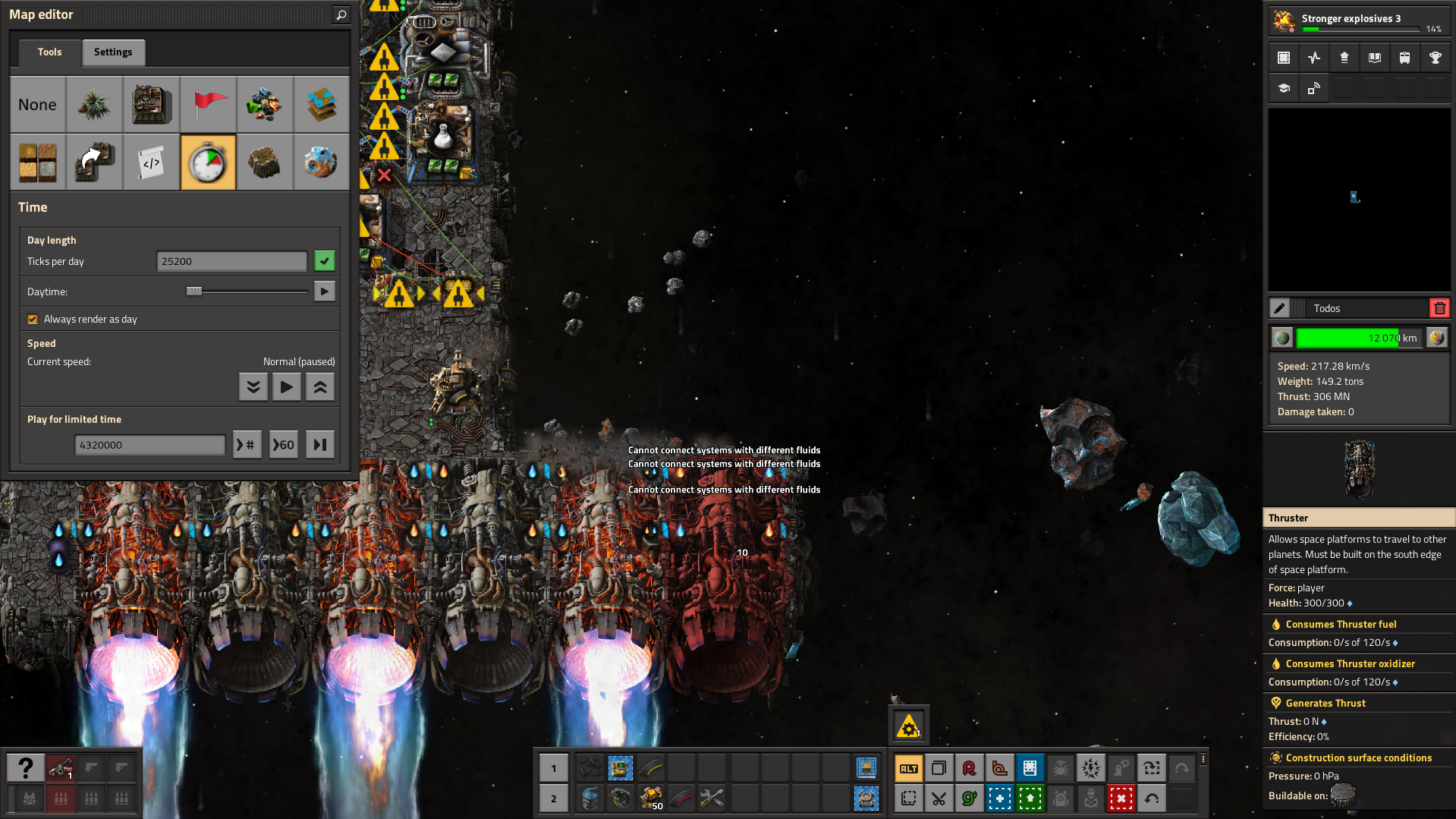Open the train overview icon
Viewport: 1456px width, 819px height.
point(1404,57)
